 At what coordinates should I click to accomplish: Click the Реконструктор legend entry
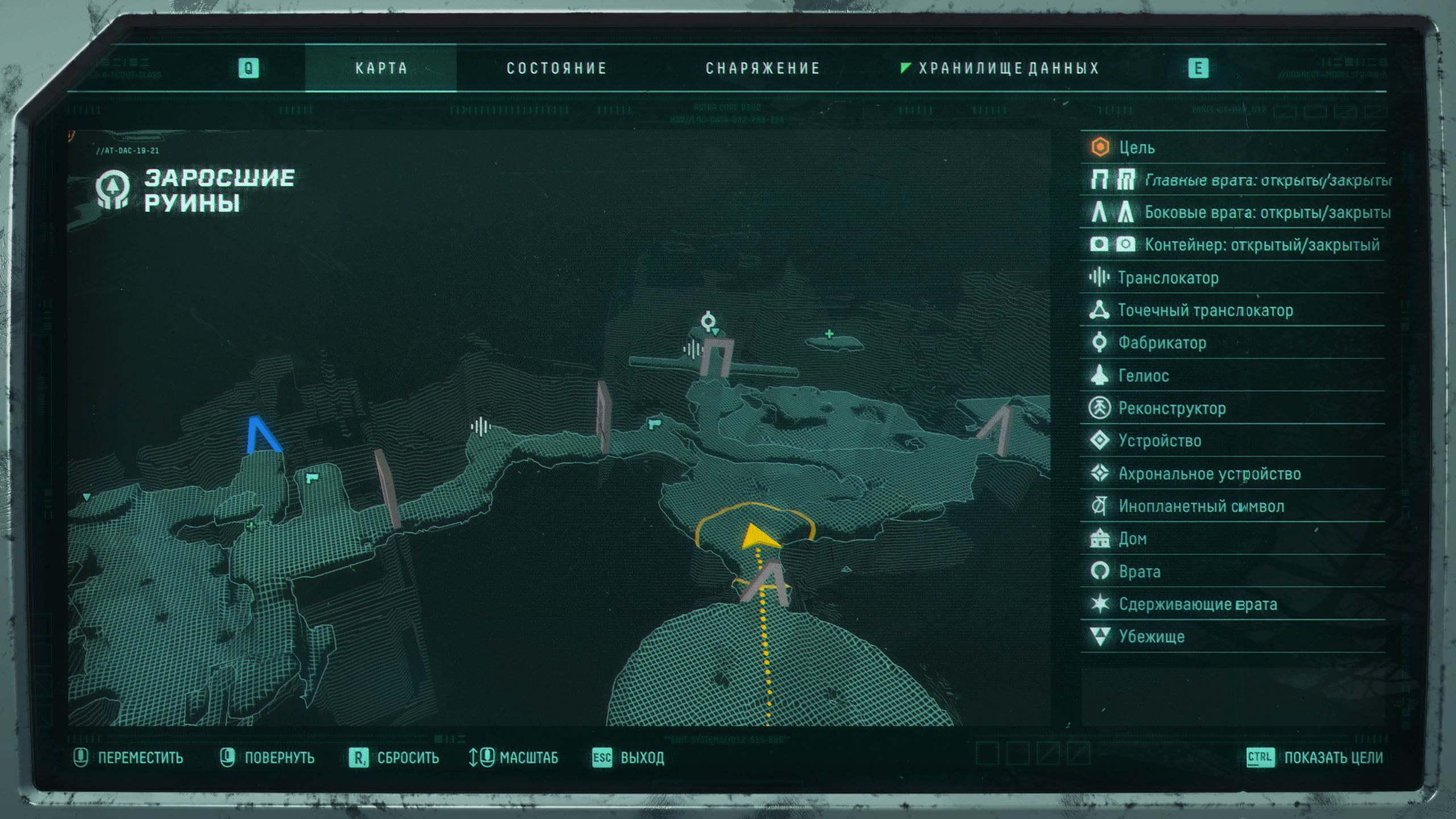point(1172,408)
